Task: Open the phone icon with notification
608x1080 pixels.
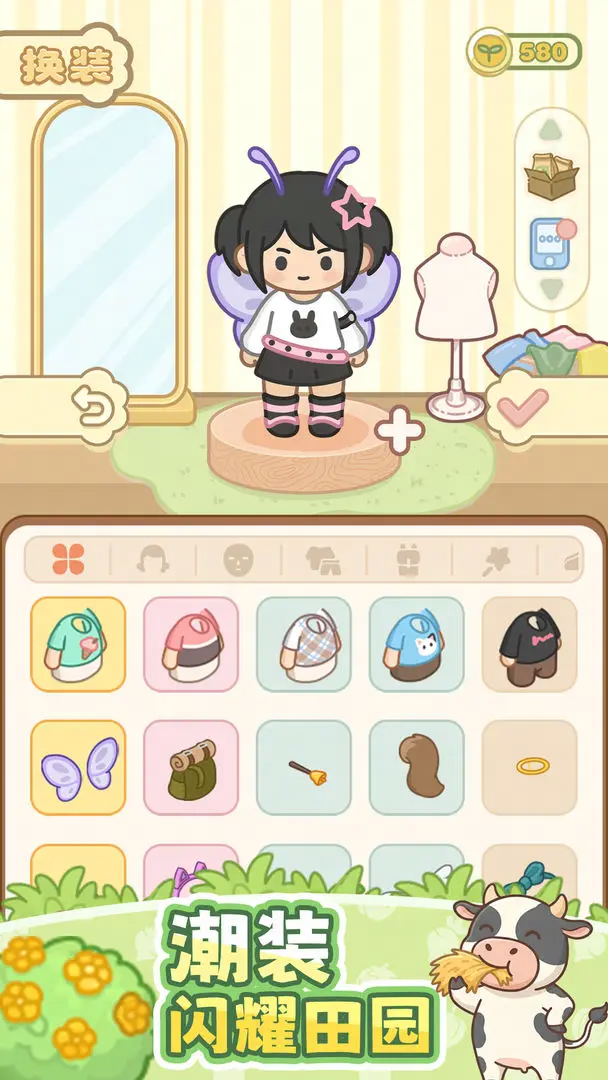Action: 551,243
